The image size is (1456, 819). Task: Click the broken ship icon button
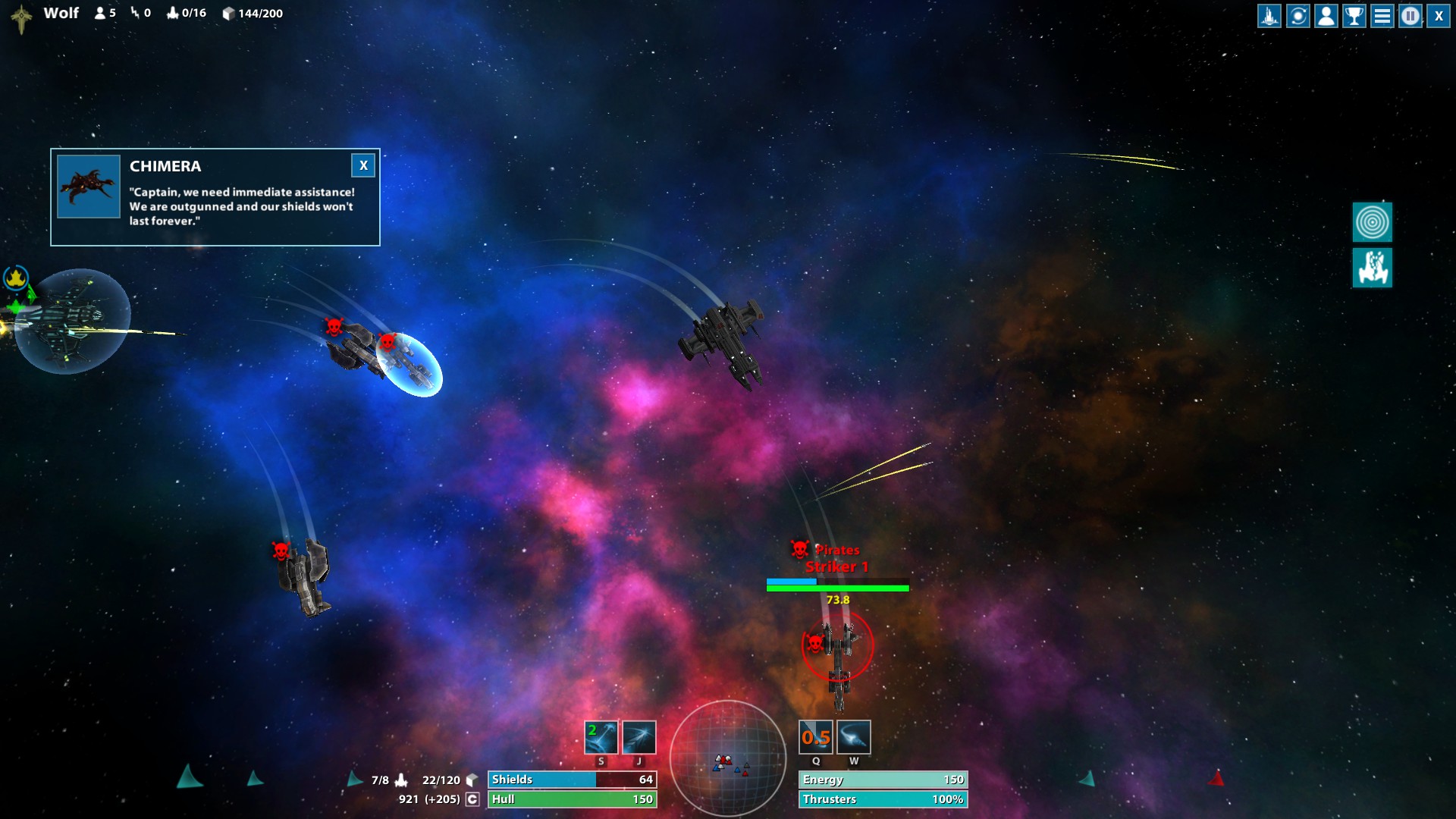tap(1372, 268)
